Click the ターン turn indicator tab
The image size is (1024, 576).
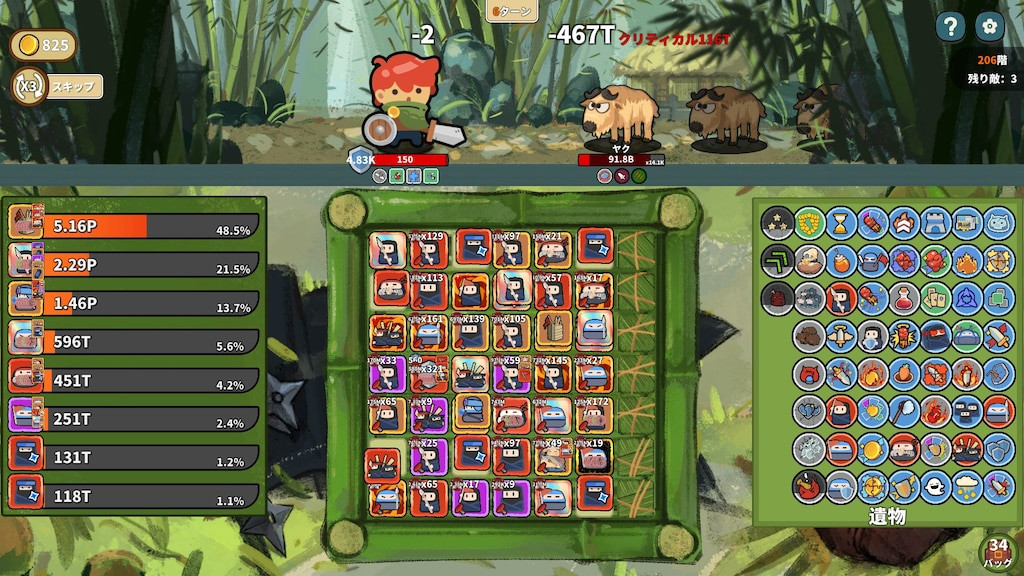(x=512, y=11)
